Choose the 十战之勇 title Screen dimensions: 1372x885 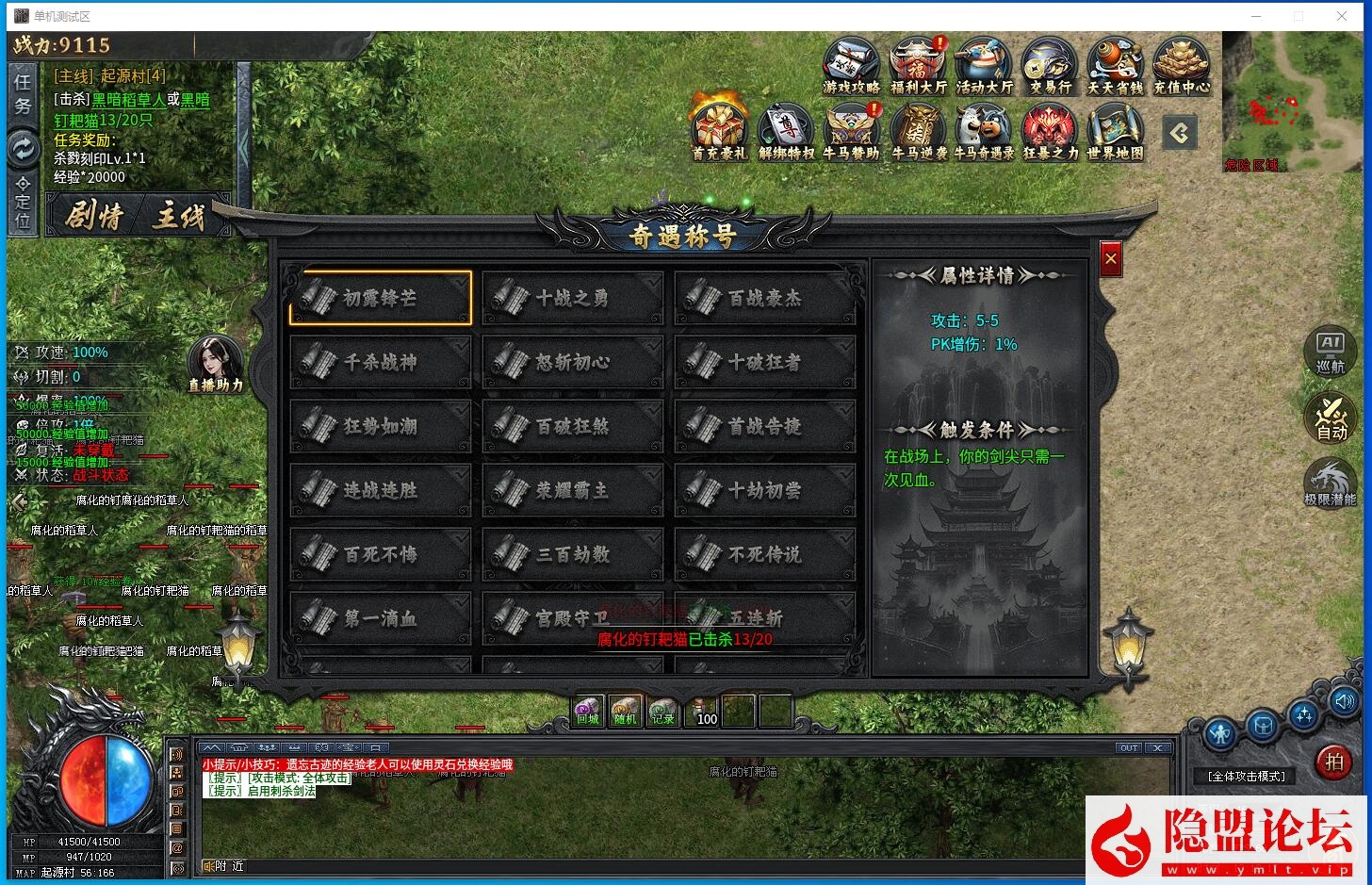tap(573, 298)
